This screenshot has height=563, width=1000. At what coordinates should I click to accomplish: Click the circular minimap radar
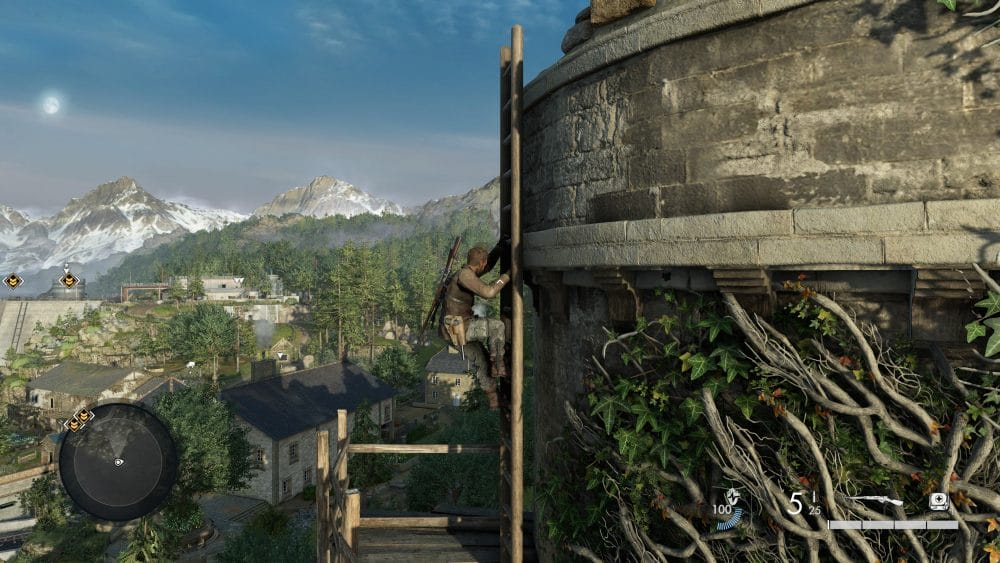118,461
